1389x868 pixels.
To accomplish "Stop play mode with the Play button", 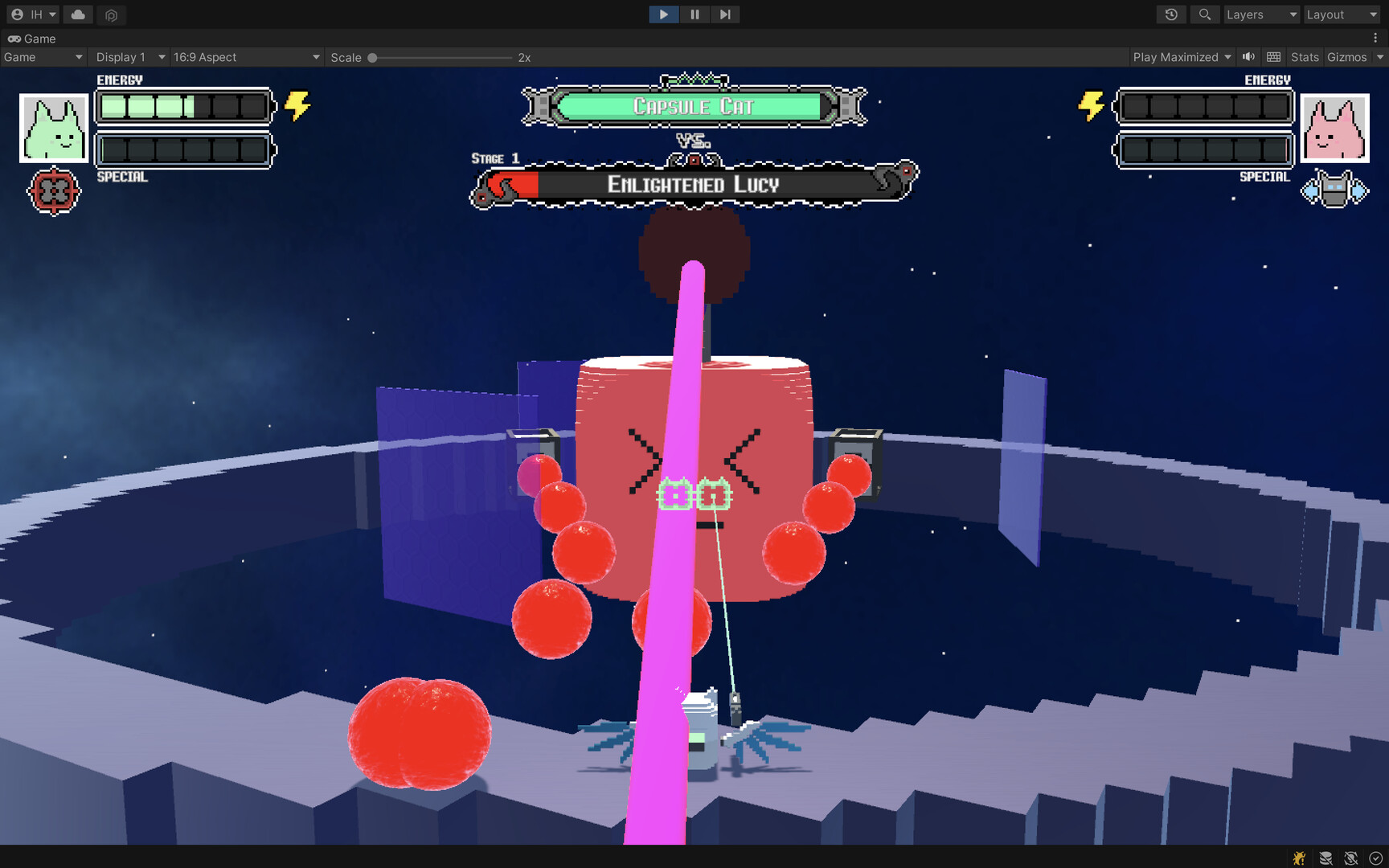I will [662, 14].
